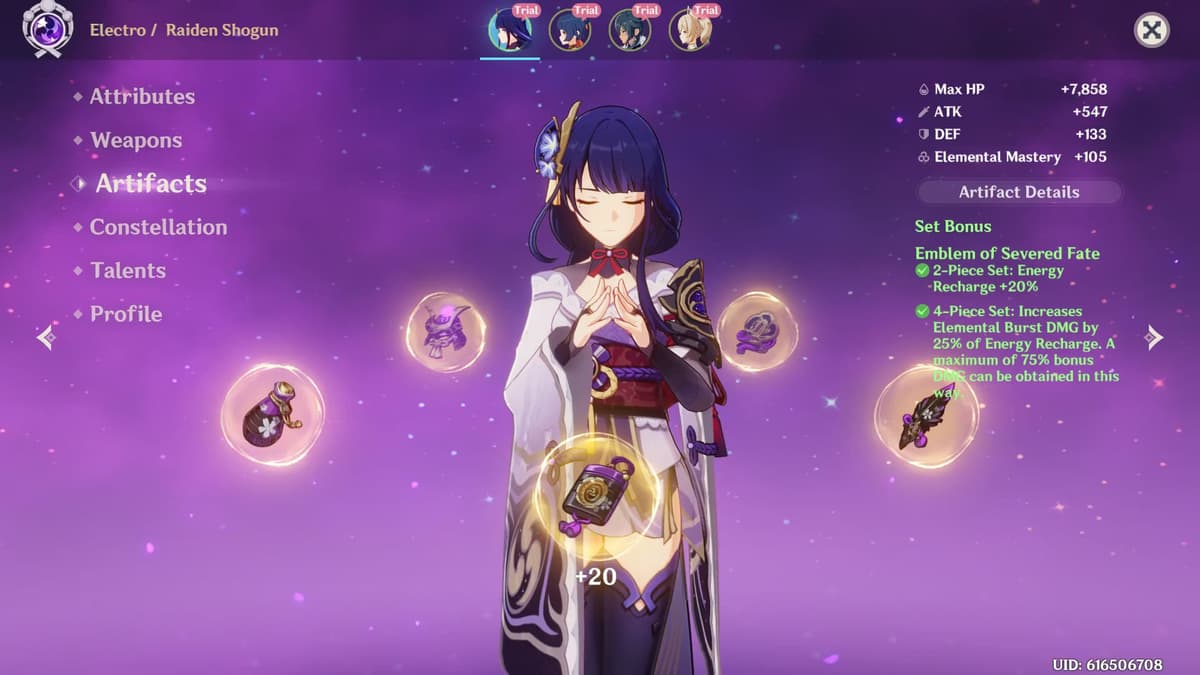Choose the blonde trial character portrait
Image resolution: width=1200 pixels, height=675 pixels.
coord(690,30)
